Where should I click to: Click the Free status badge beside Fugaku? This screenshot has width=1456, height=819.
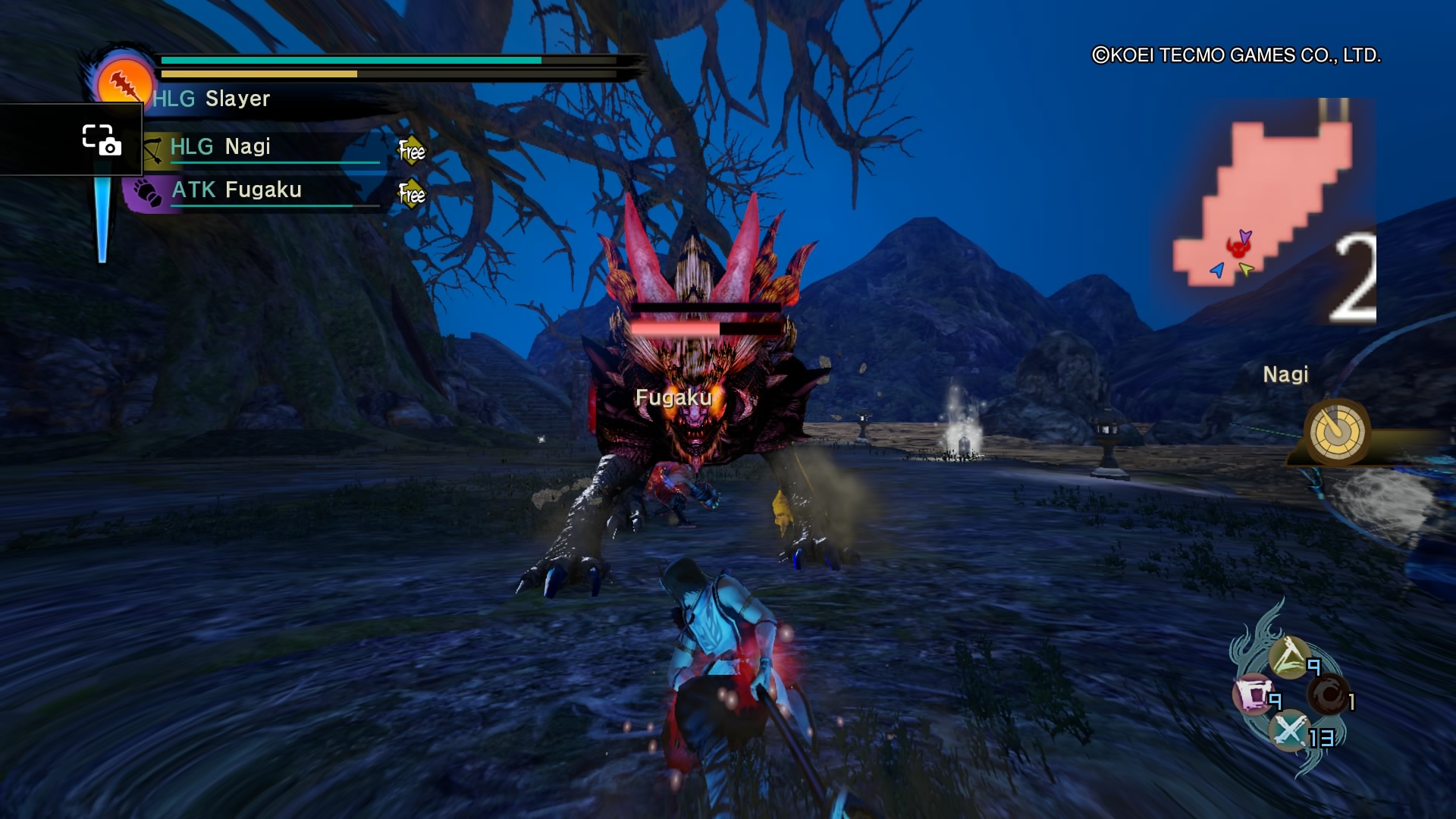(x=412, y=194)
